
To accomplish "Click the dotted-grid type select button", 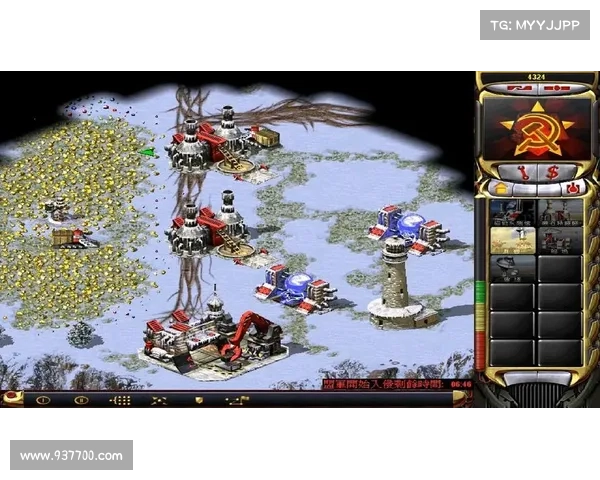I will pos(120,400).
